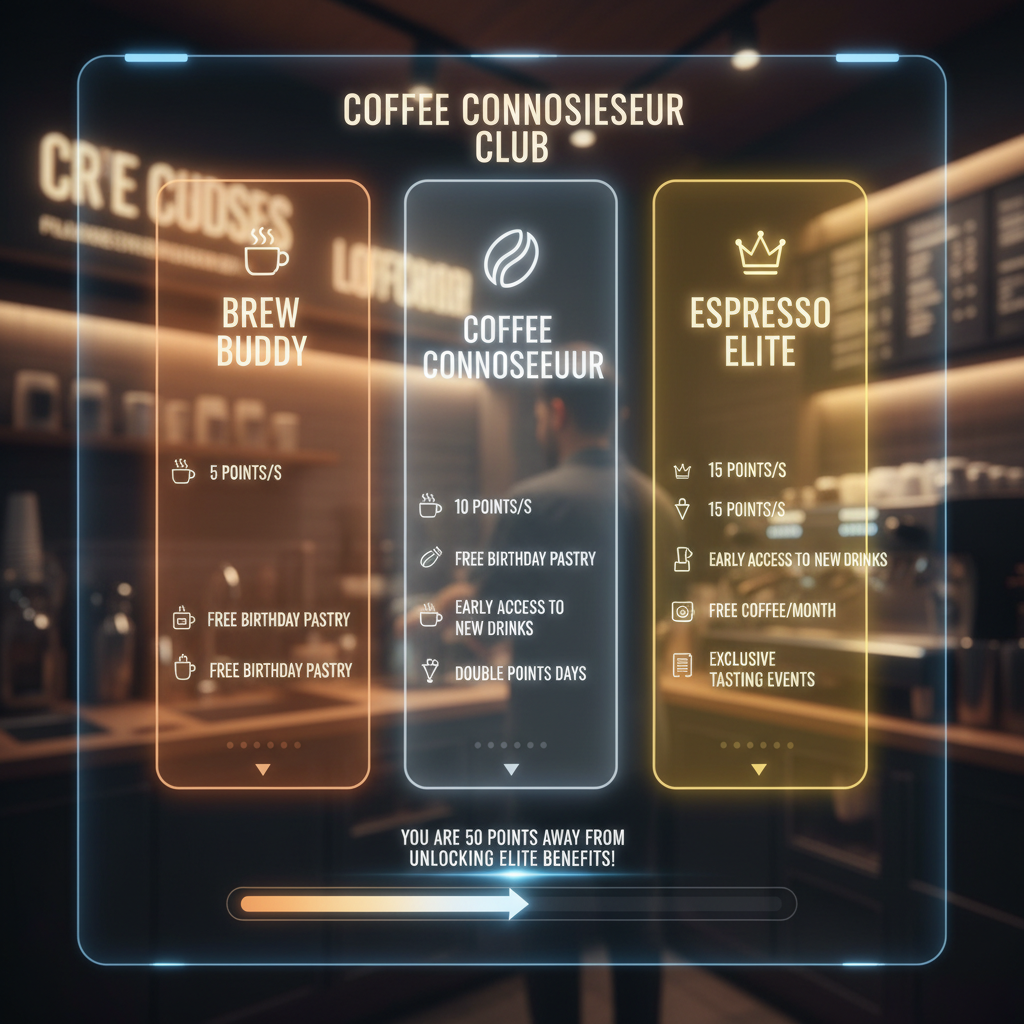
Task: Select the Free Coffee/Month benefit row
Action: pyautogui.click(x=771, y=610)
